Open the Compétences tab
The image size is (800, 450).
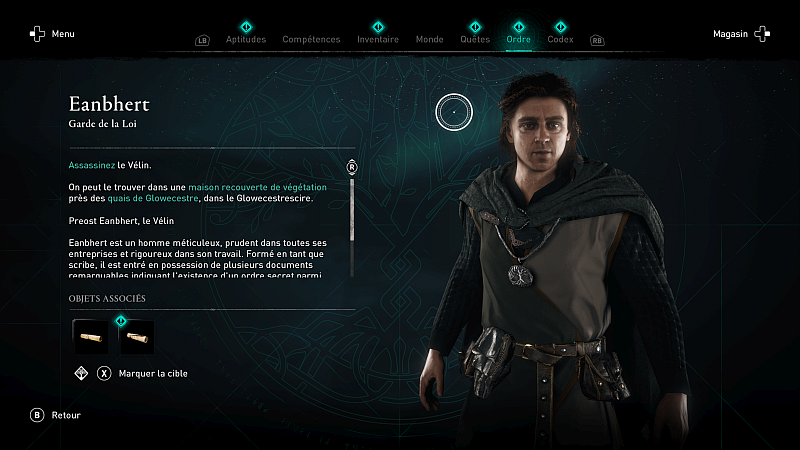(x=311, y=39)
